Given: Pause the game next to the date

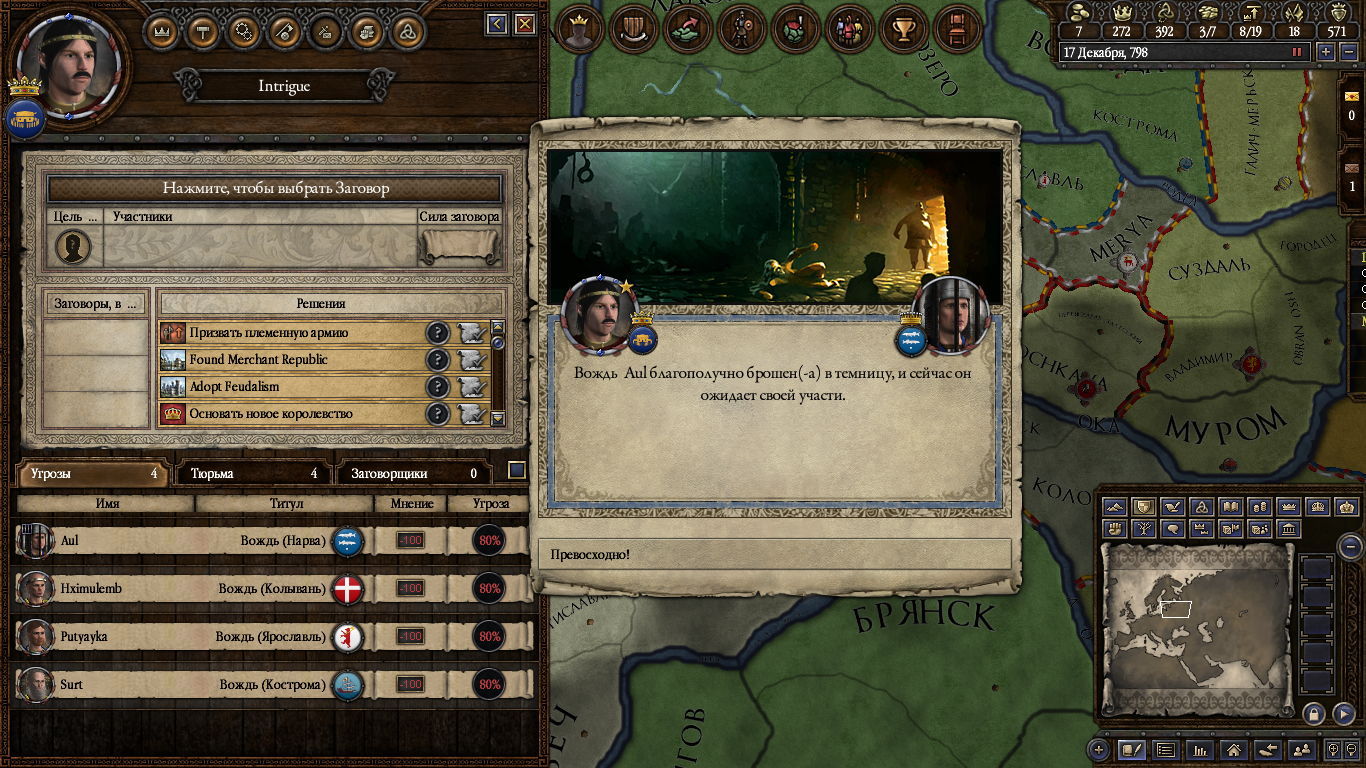Looking at the screenshot, I should (x=1298, y=52).
